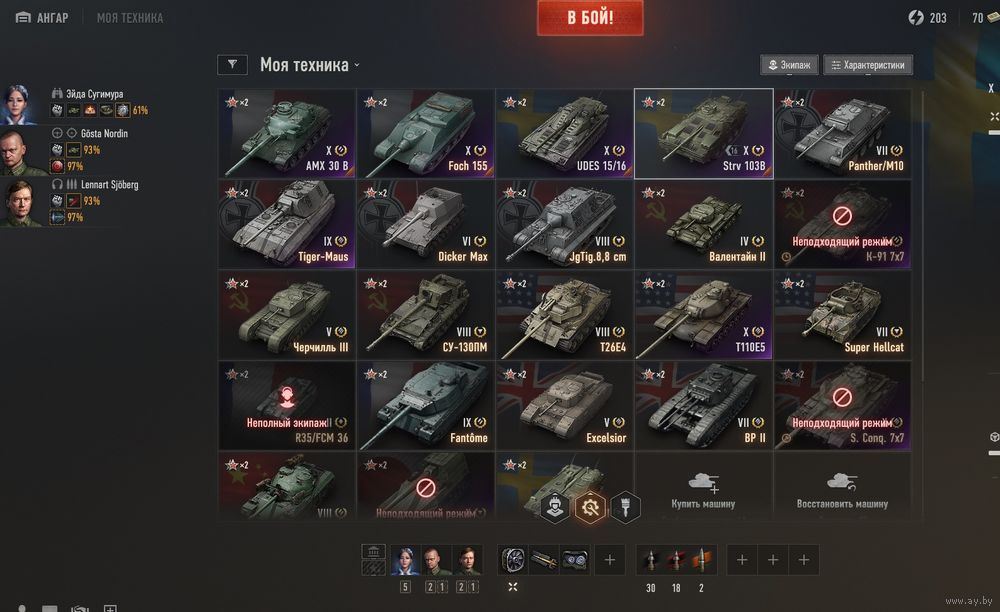Start battle with the В БОЙ! button
Screen dimensions: 1000x612
pos(590,18)
